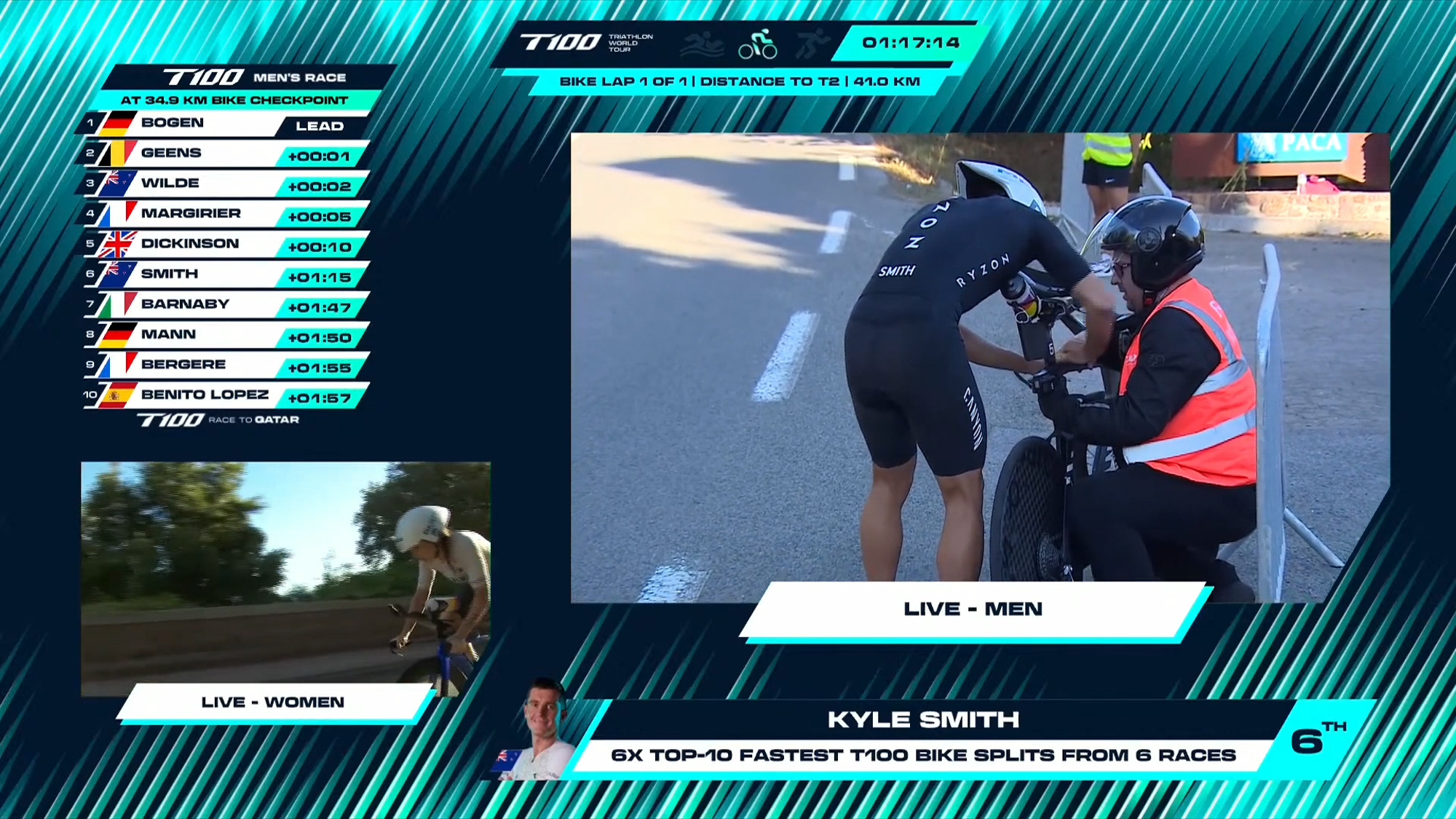Pick Mann's leaderboard entry

(226, 335)
